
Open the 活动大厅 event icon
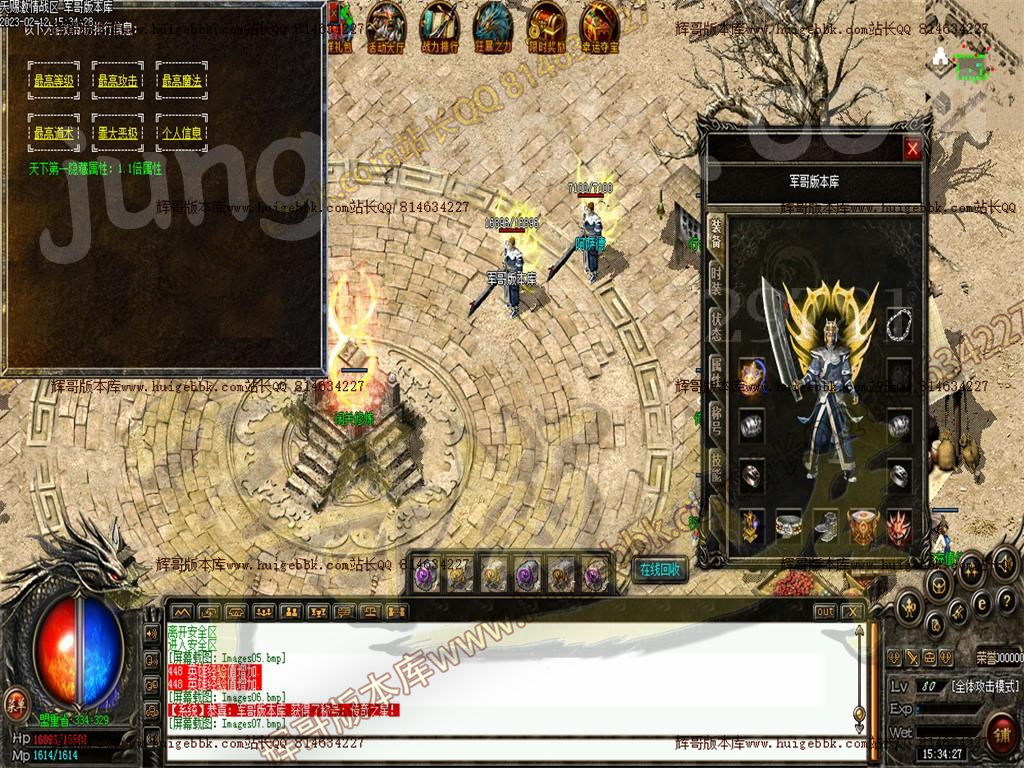[386, 25]
